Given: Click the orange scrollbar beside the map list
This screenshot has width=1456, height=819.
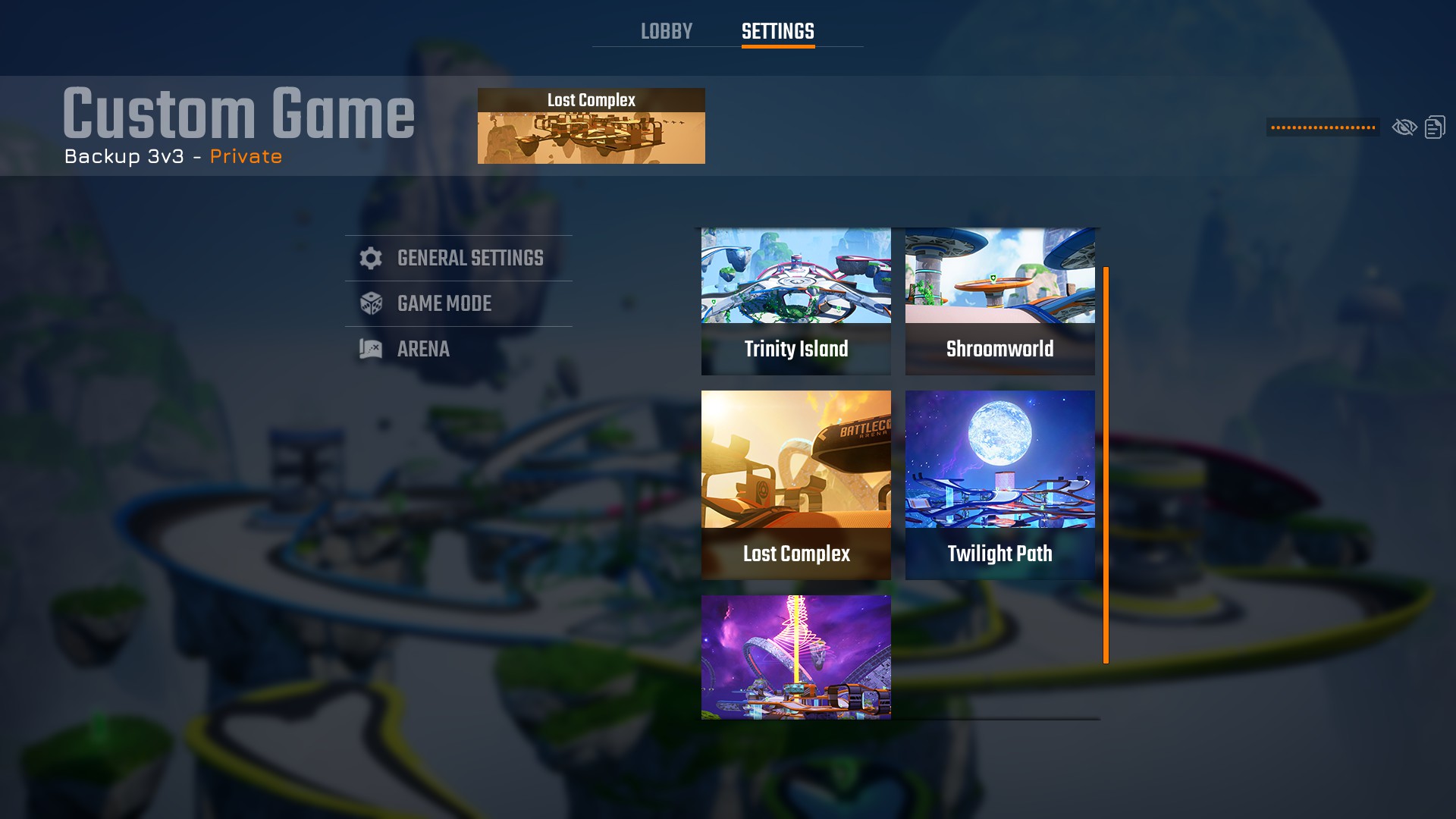Looking at the screenshot, I should click(1106, 463).
